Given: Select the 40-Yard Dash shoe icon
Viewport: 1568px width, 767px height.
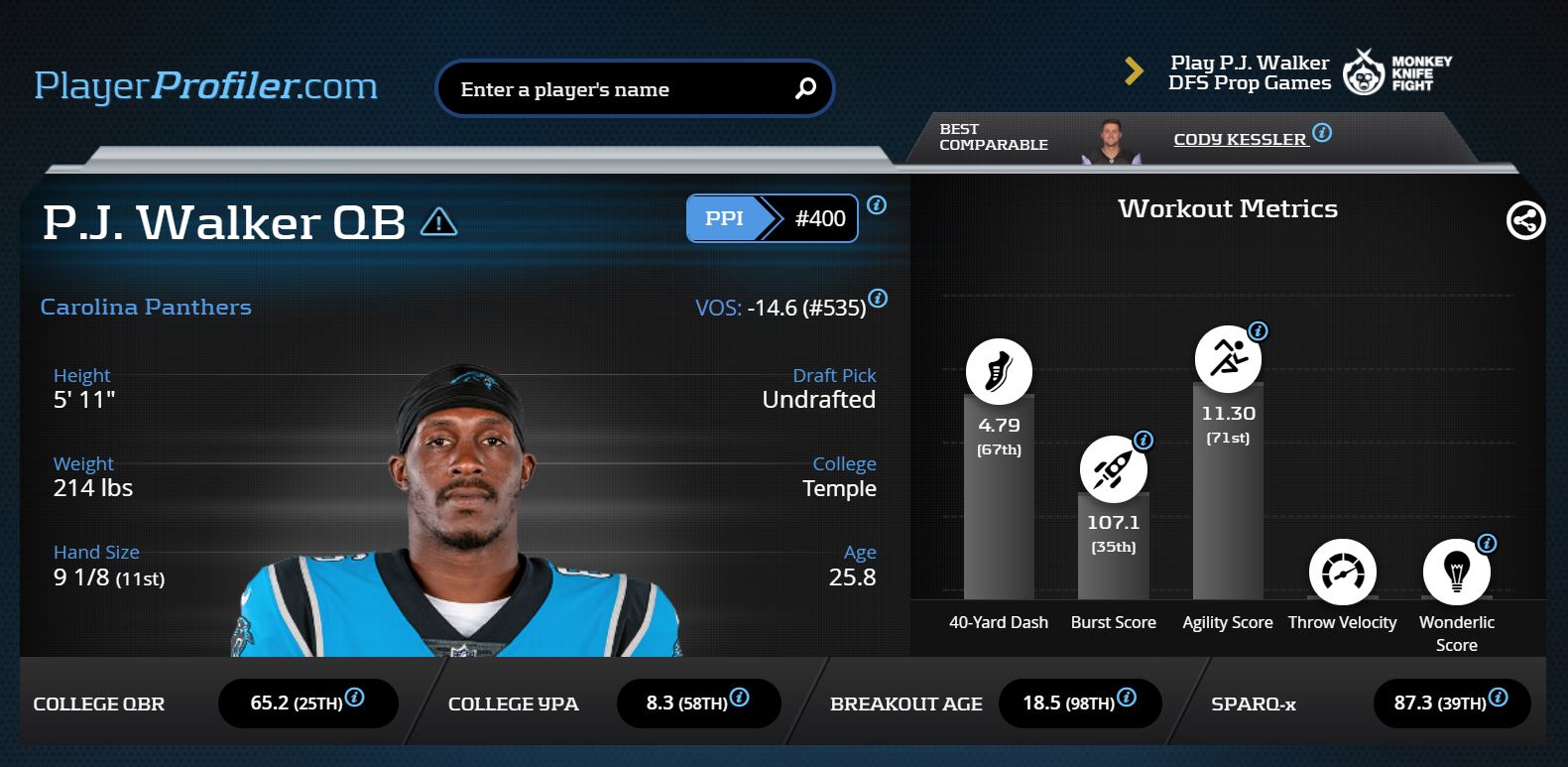Looking at the screenshot, I should 999,372.
